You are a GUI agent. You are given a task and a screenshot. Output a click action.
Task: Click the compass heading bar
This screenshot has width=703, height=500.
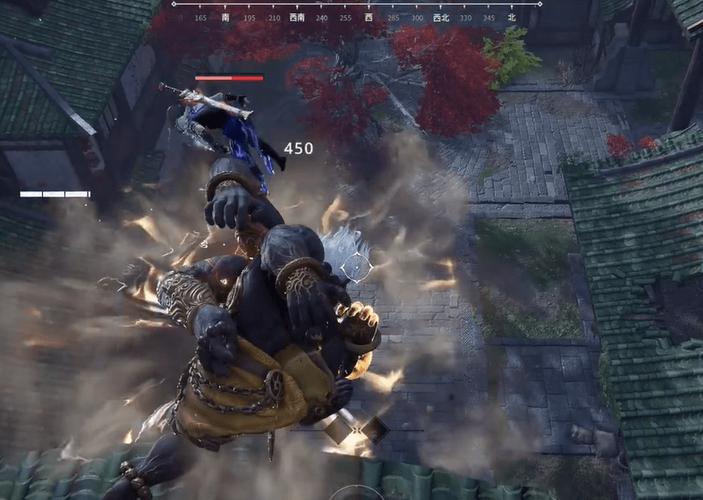[x=356, y=12]
